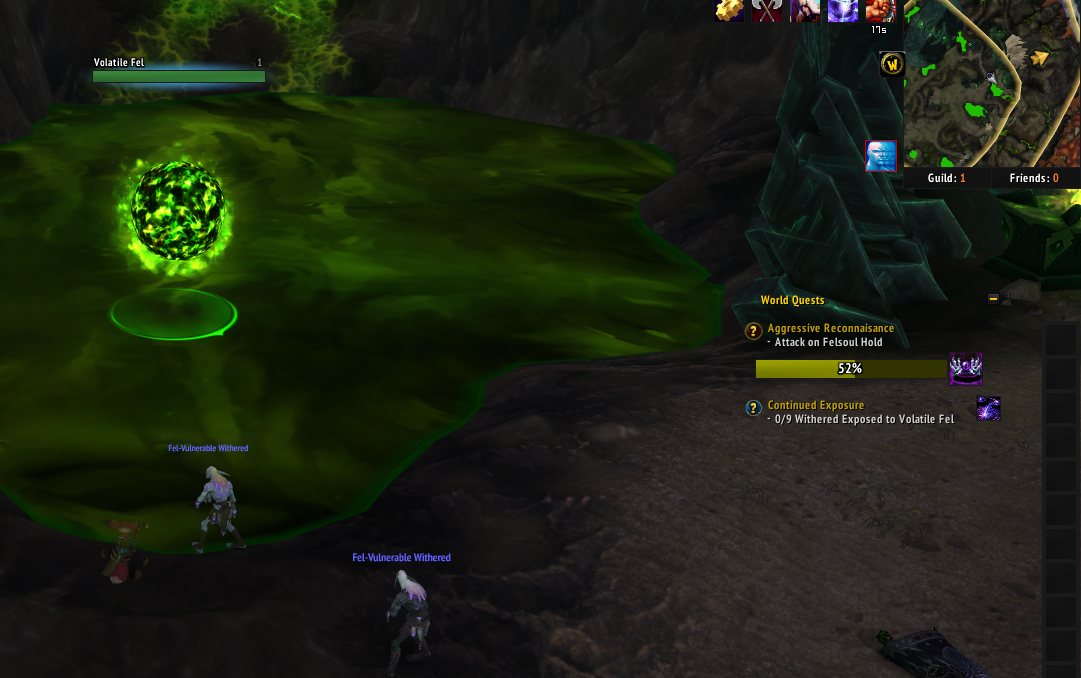Open the Guild member list
Image resolution: width=1081 pixels, height=678 pixels.
(x=948, y=178)
